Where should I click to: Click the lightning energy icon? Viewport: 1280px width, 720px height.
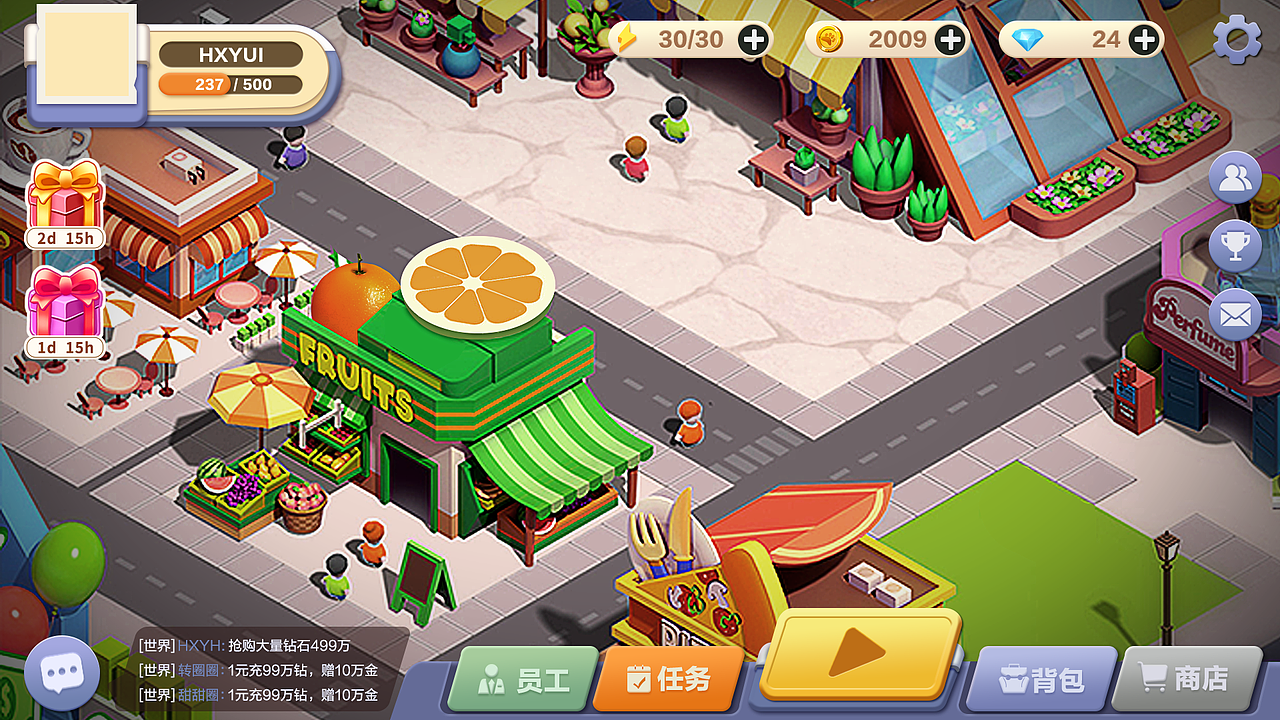click(x=627, y=38)
